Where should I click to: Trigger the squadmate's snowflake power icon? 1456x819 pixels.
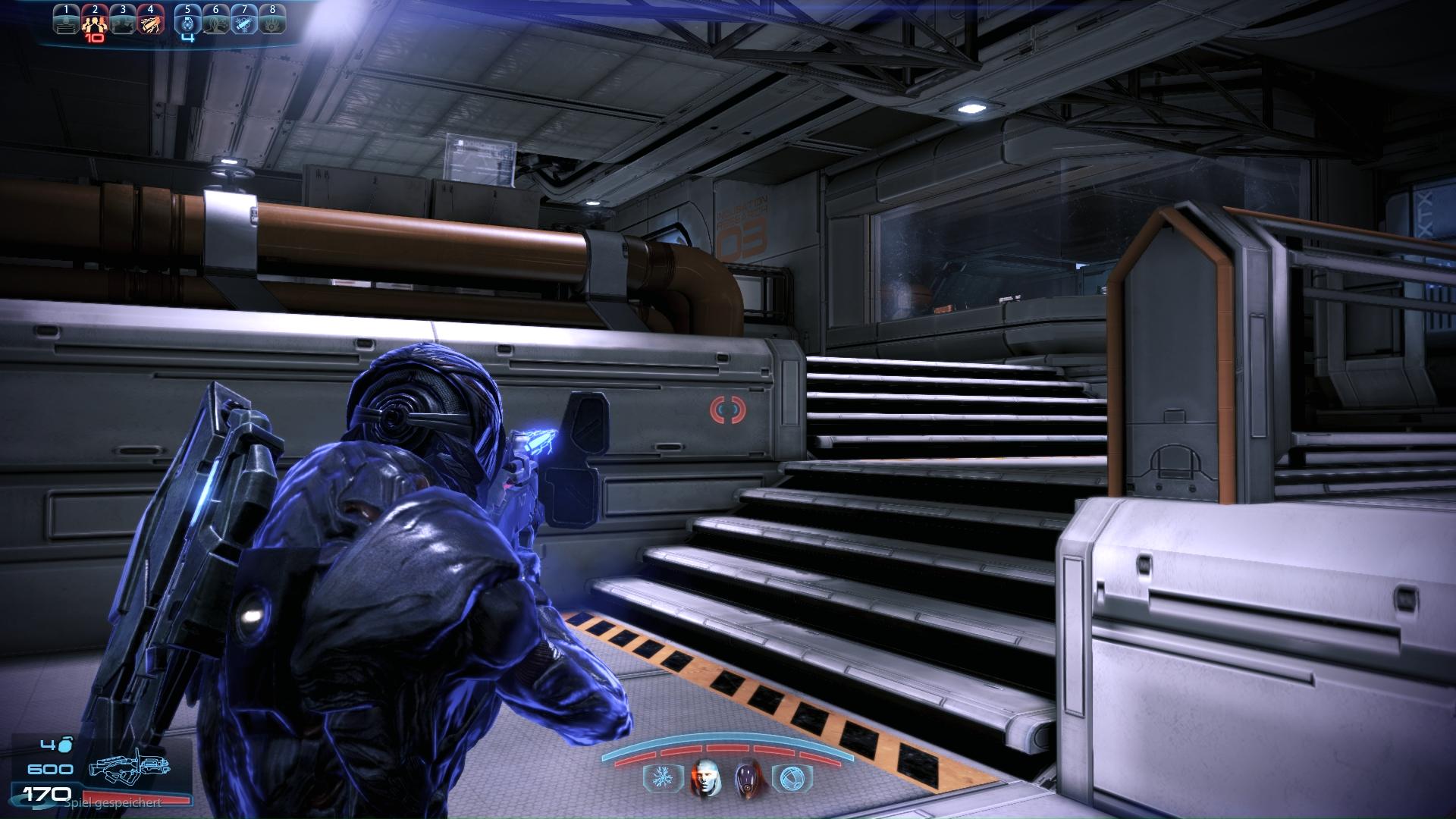[x=657, y=778]
